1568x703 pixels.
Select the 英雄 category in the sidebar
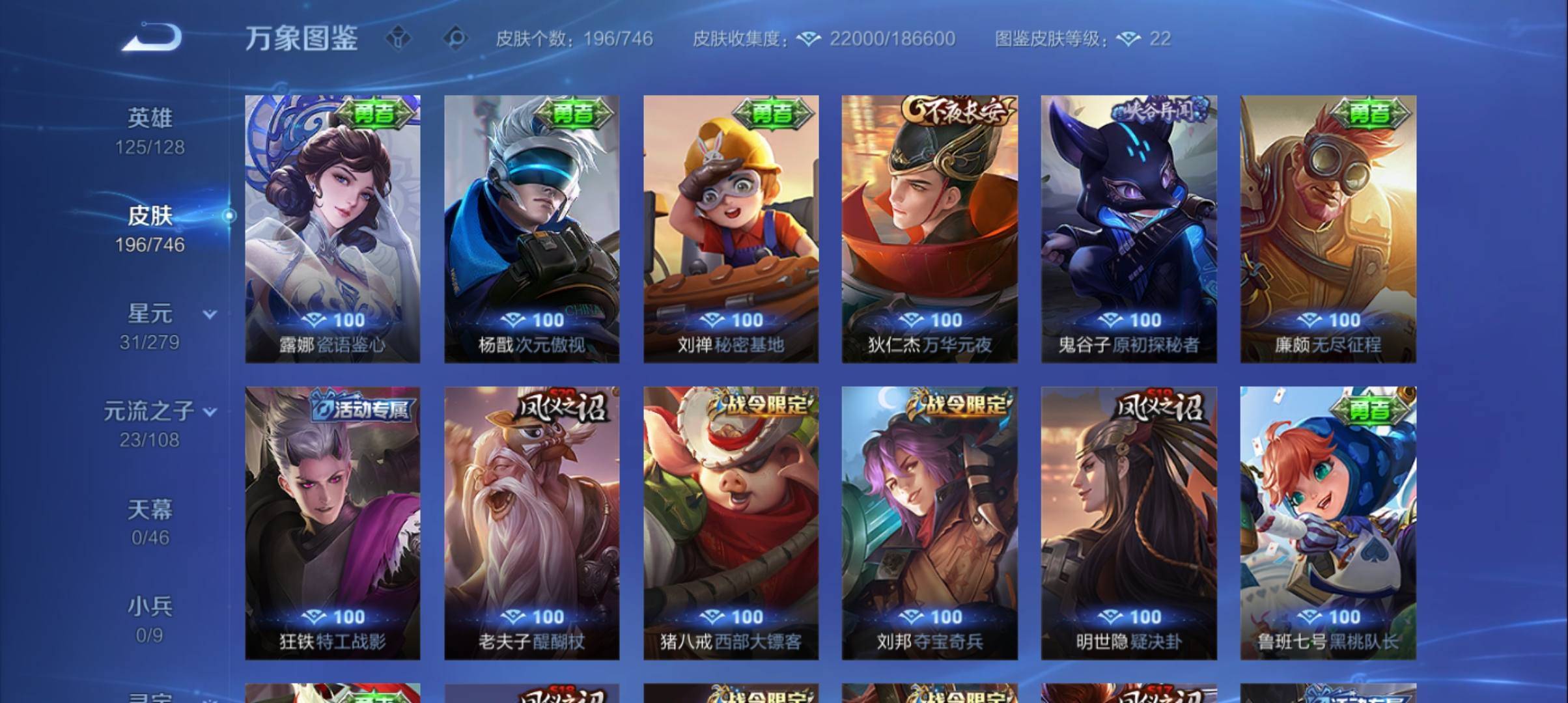(150, 117)
